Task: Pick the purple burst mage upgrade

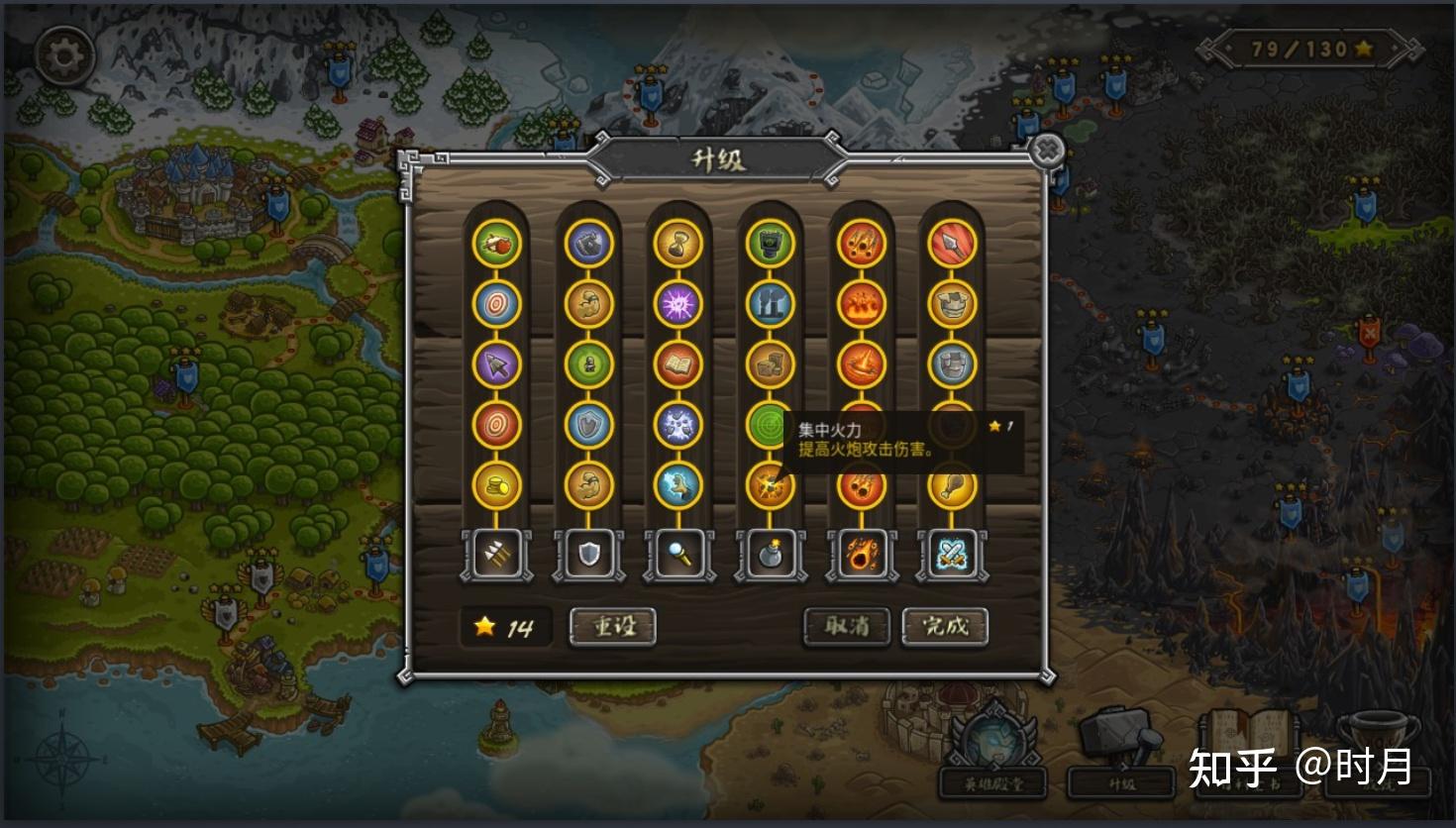Action: point(678,303)
